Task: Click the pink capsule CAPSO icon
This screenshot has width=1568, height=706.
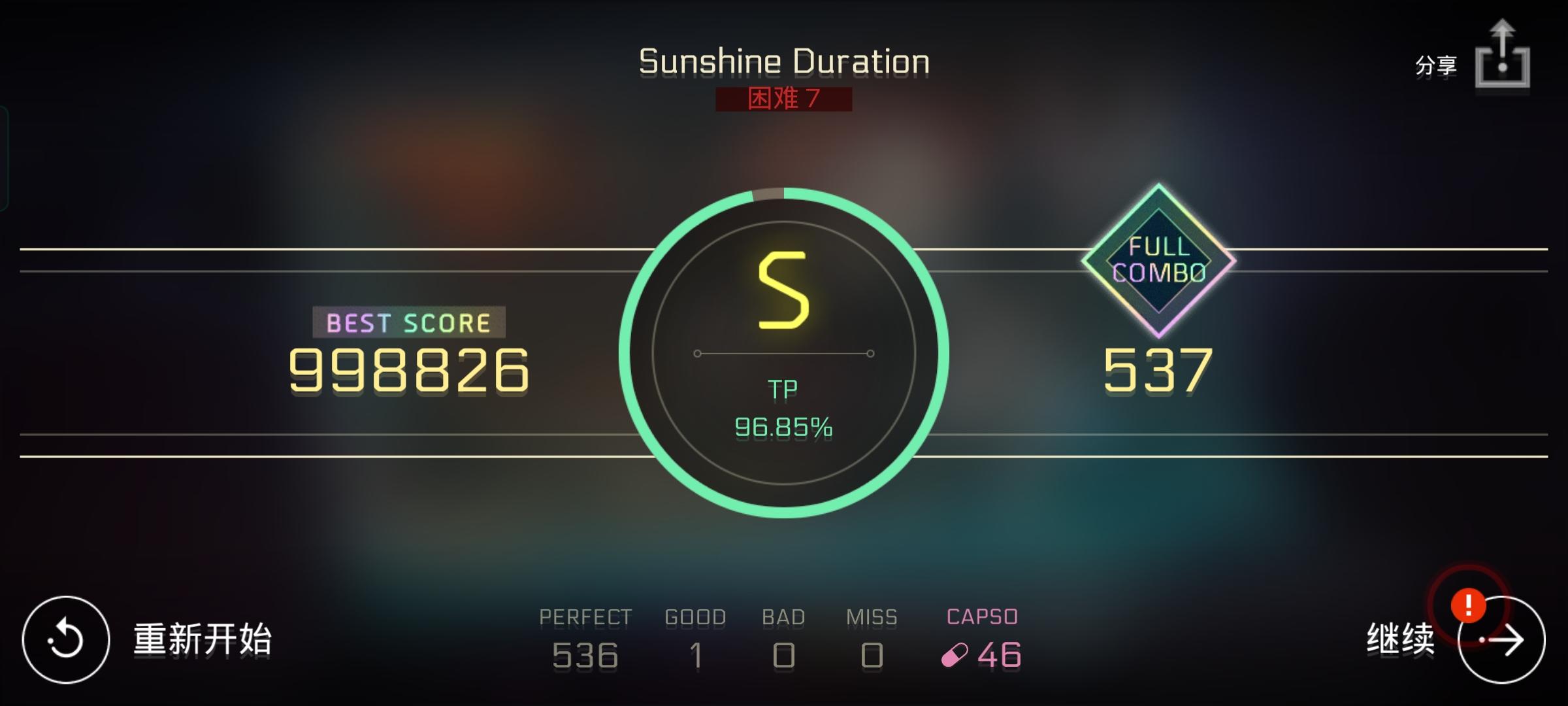Action: 954,654
